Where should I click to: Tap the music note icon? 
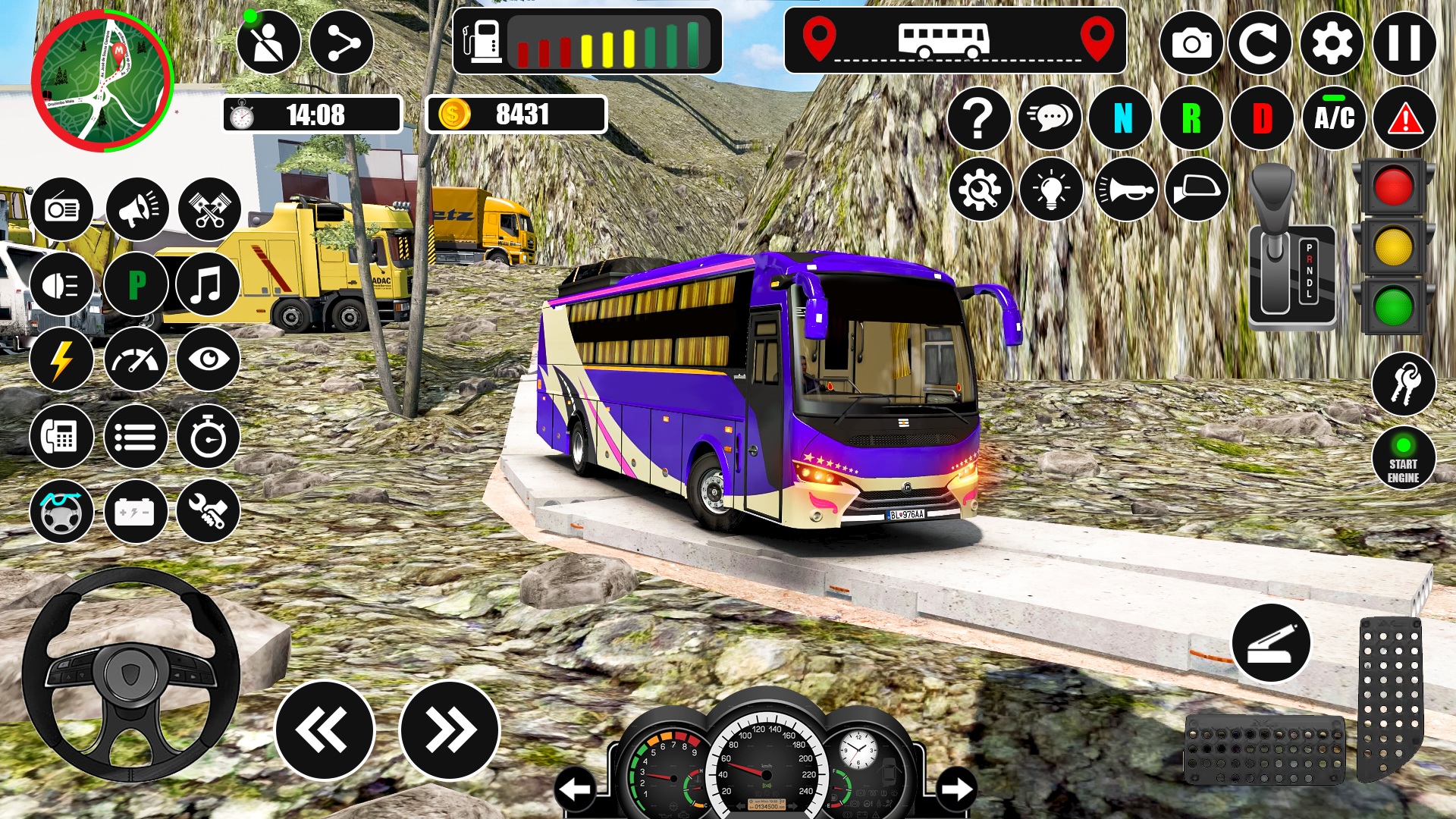207,285
